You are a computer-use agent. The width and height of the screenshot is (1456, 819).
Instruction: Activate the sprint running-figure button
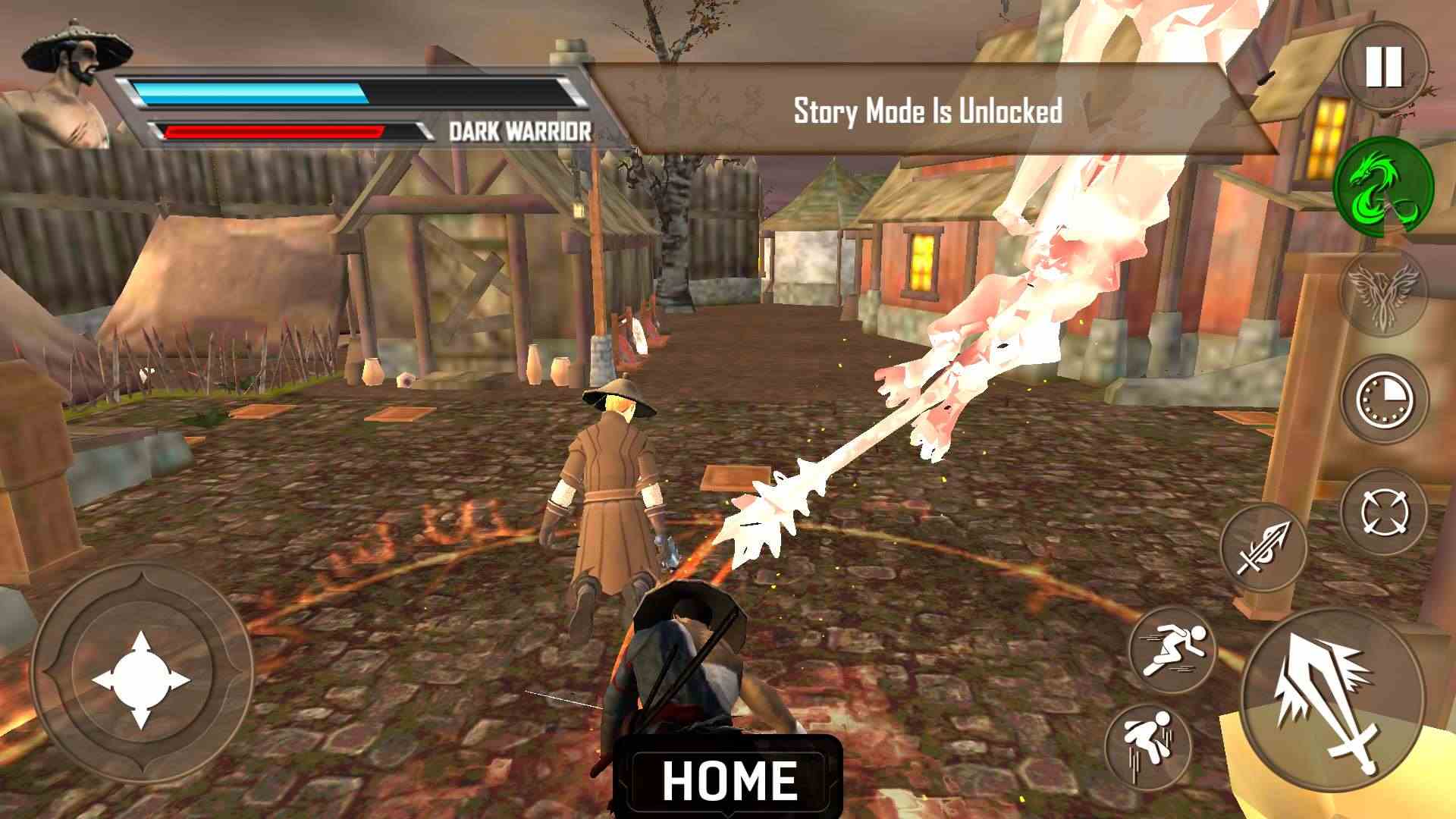click(x=1172, y=650)
